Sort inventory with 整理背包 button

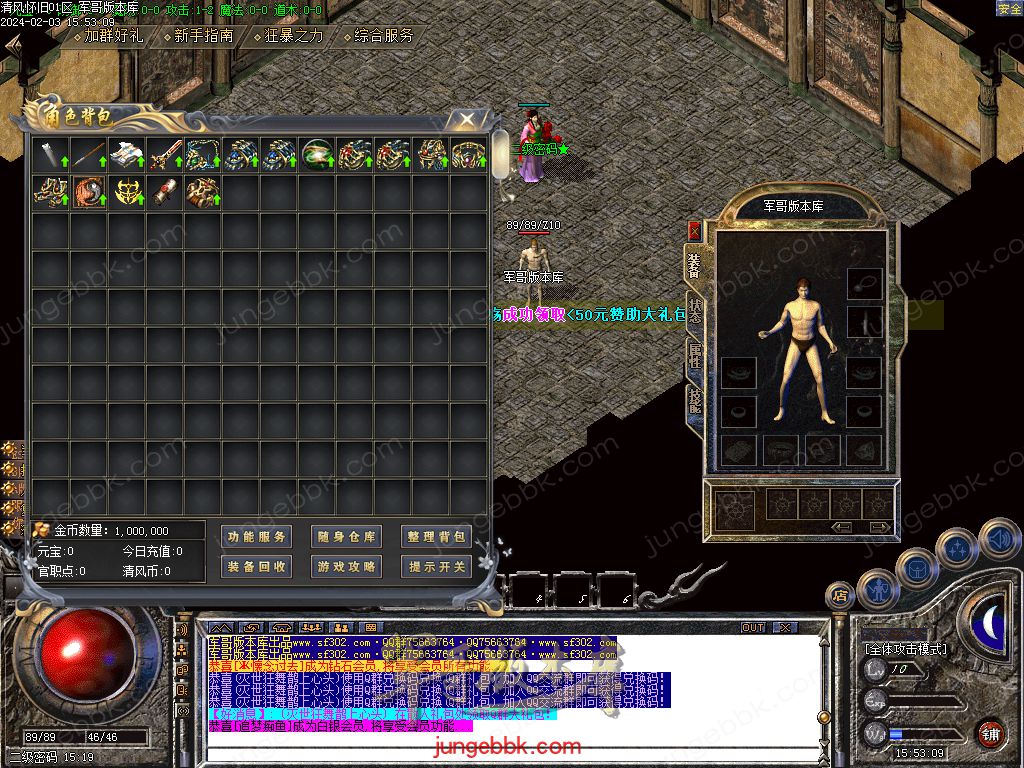[x=437, y=537]
